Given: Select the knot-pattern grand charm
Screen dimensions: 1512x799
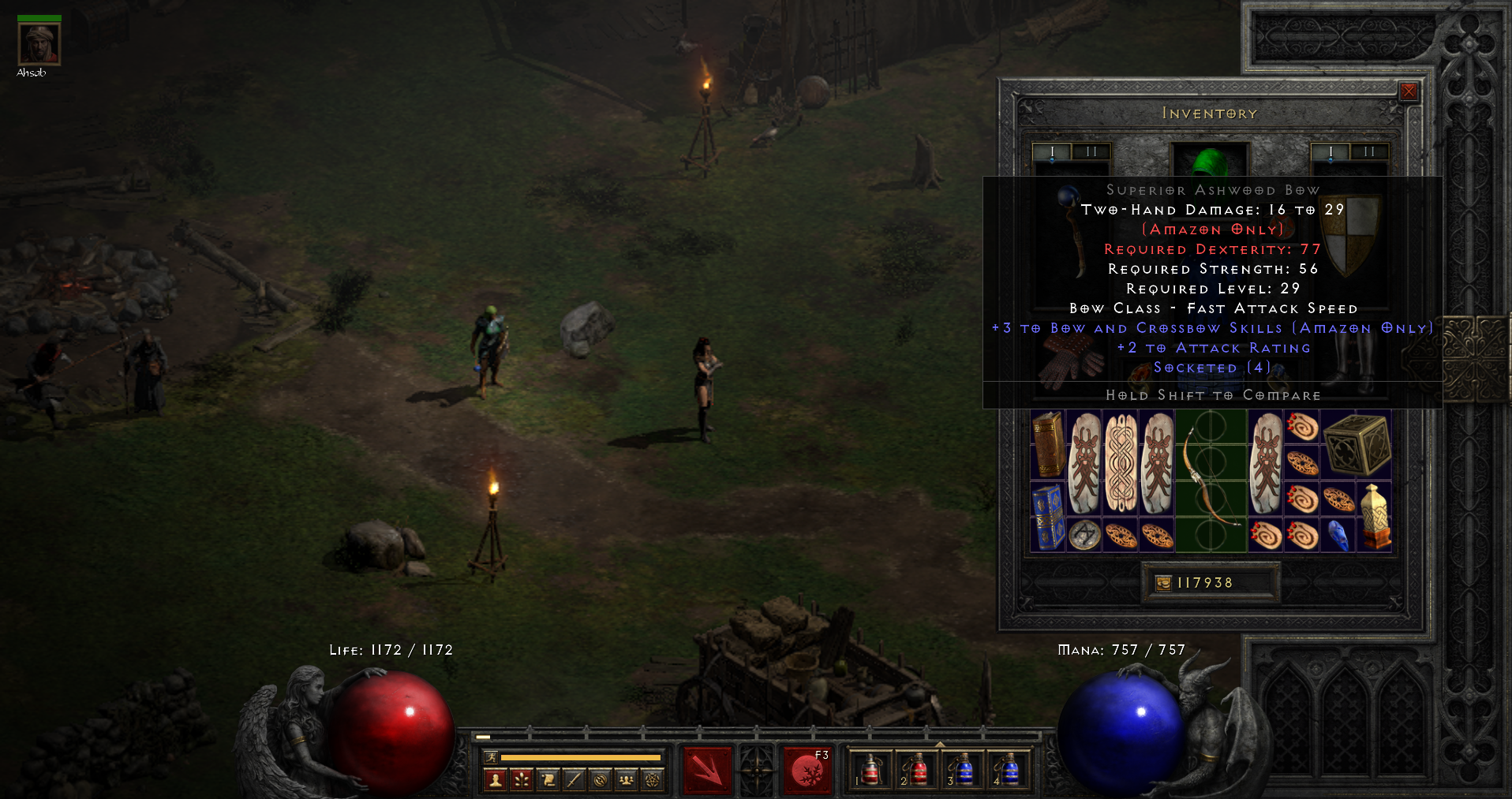Looking at the screenshot, I should pyautogui.click(x=1121, y=463).
